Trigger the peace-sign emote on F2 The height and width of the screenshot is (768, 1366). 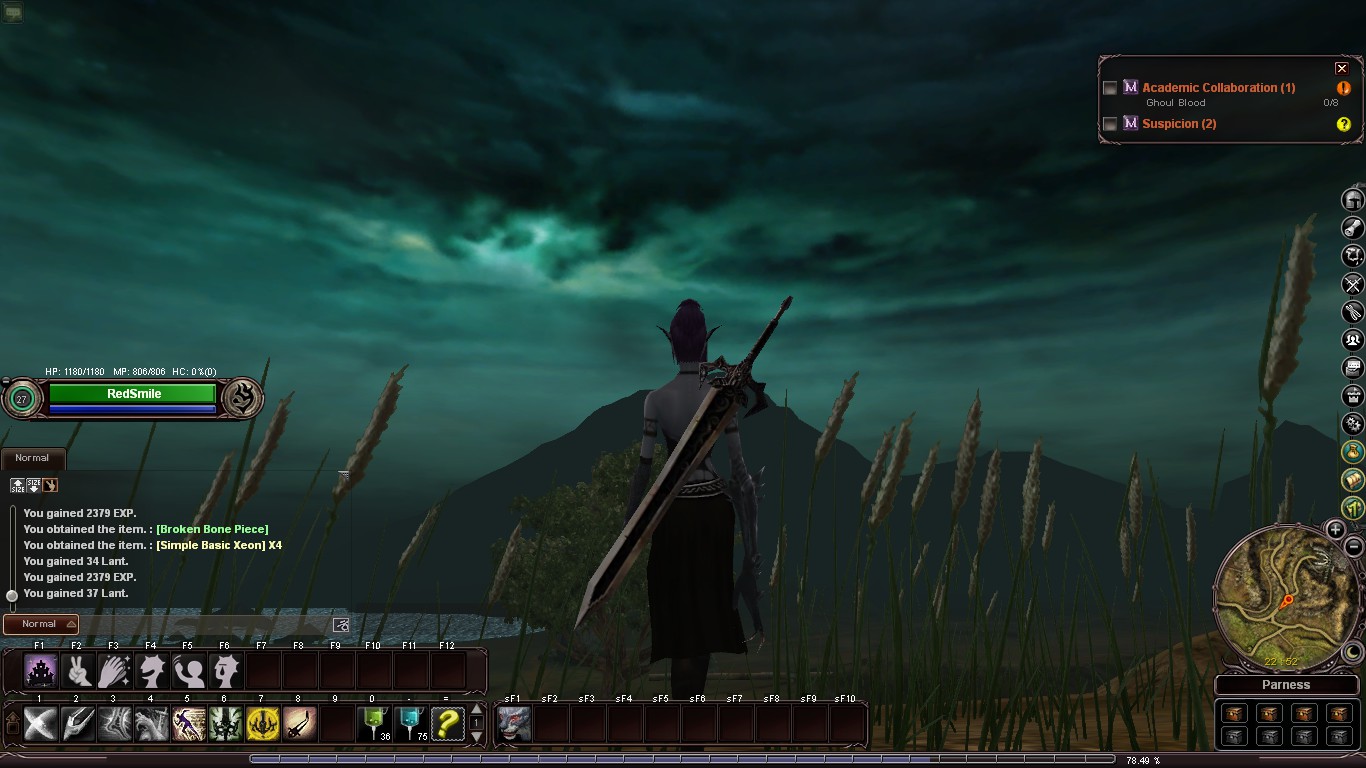[77, 671]
